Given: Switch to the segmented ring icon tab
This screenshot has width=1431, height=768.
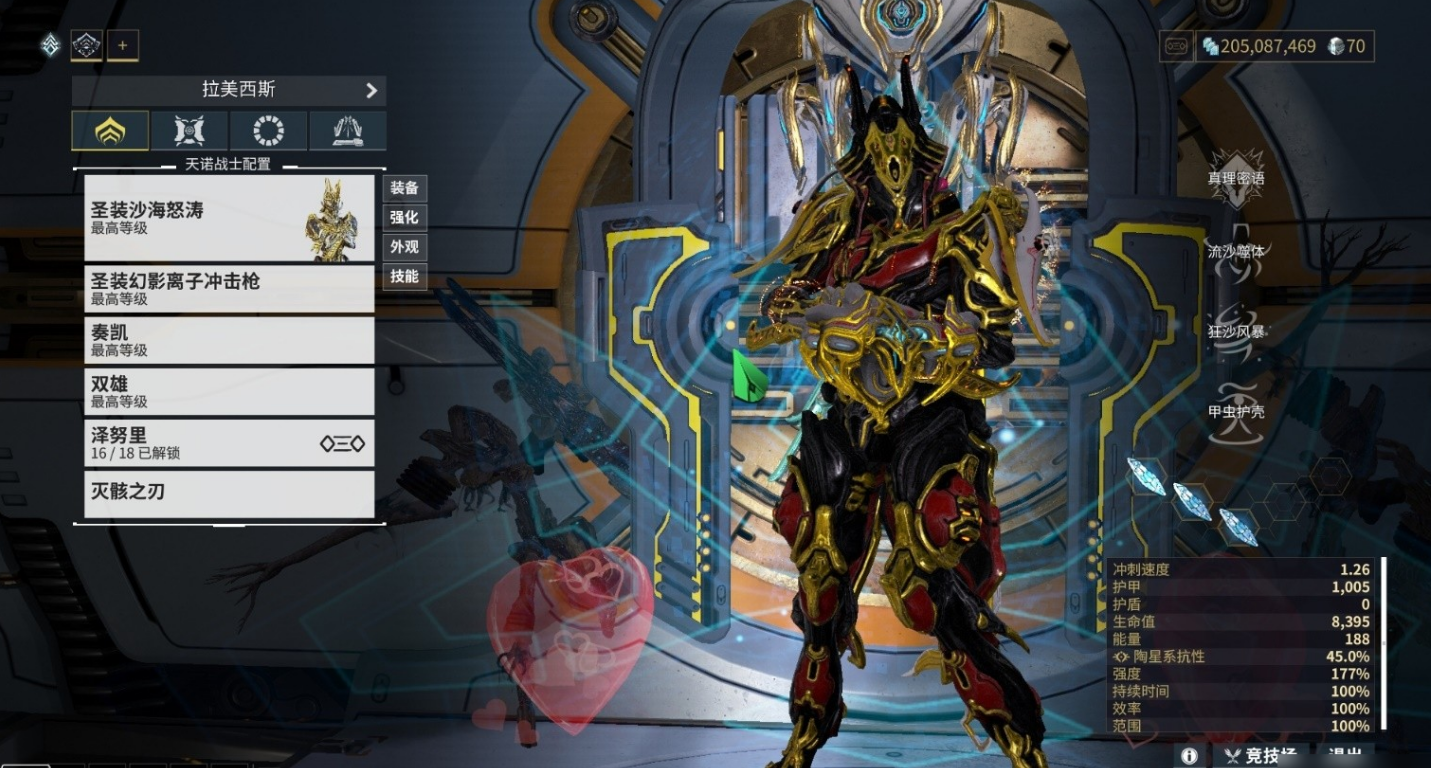Looking at the screenshot, I should (x=268, y=131).
